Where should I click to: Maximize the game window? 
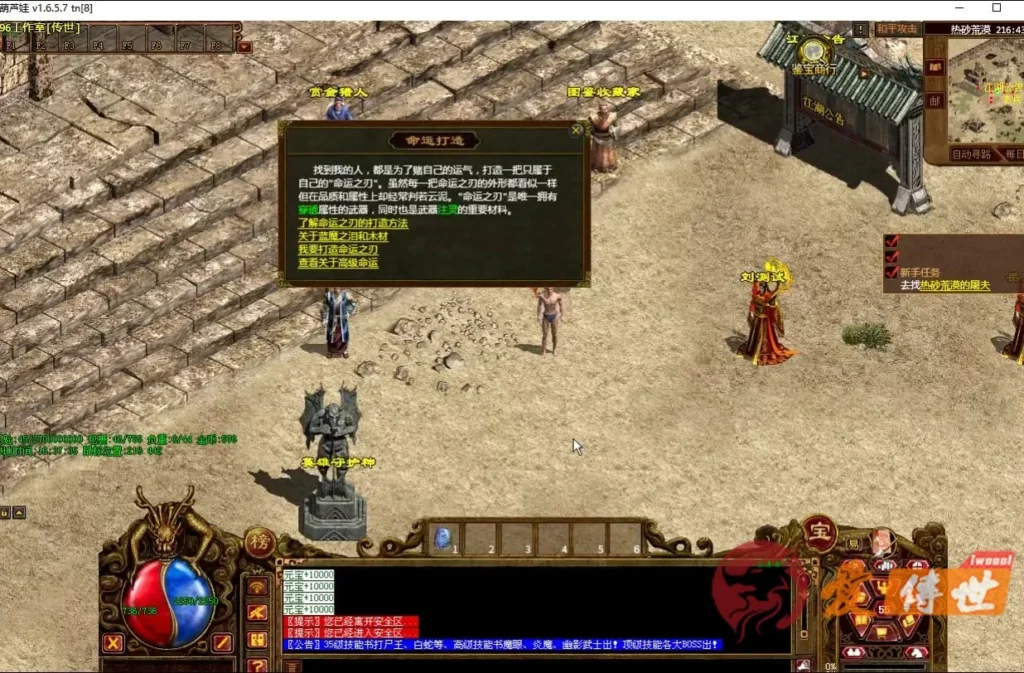(996, 8)
